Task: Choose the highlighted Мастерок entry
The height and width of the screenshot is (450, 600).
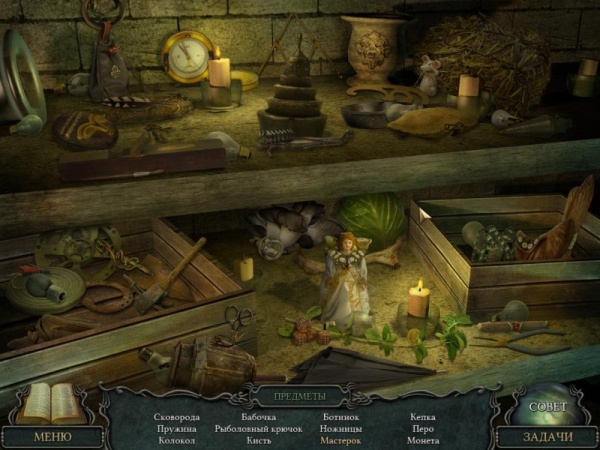Action: pos(340,440)
